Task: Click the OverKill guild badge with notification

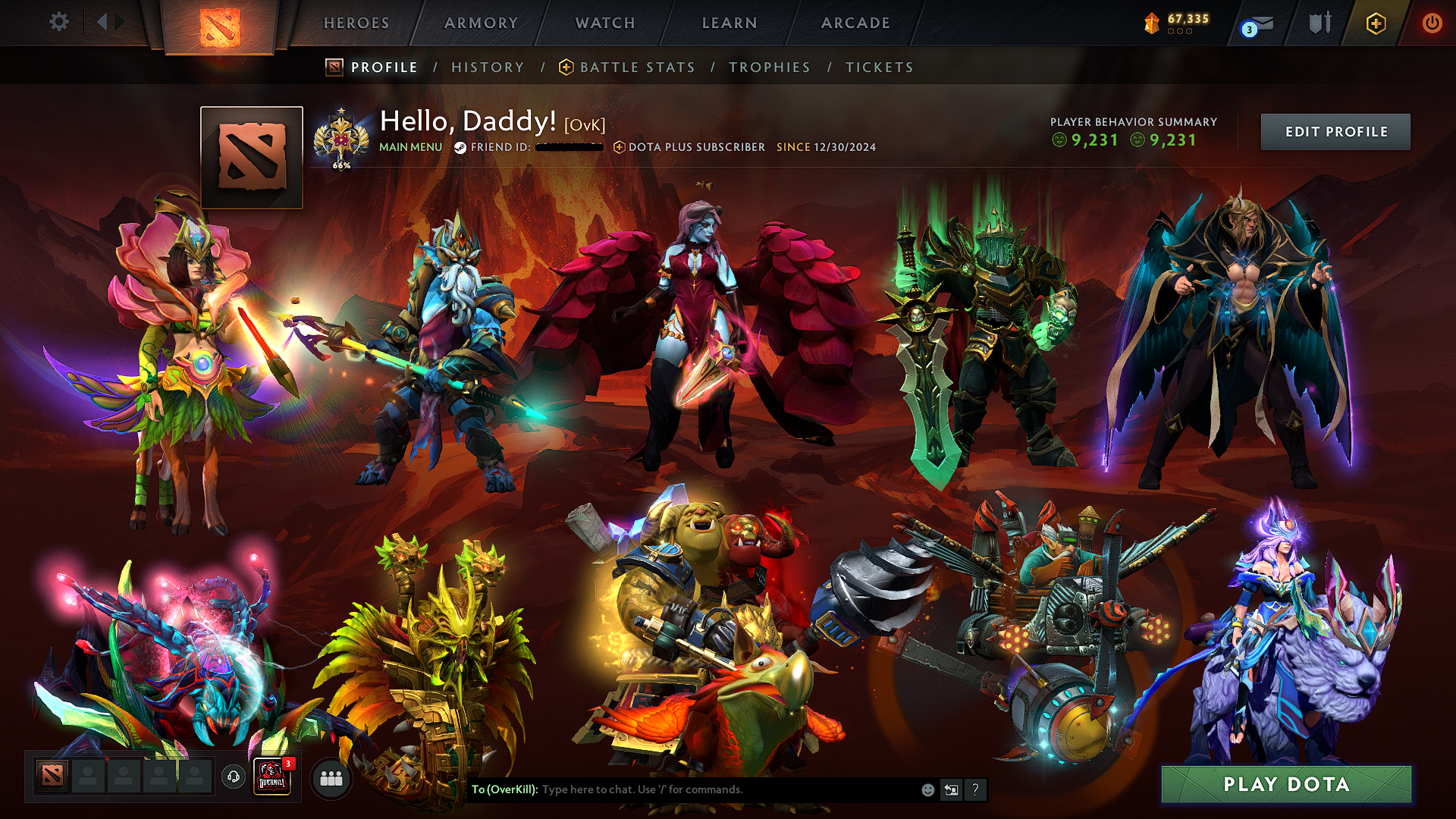Action: 273,777
